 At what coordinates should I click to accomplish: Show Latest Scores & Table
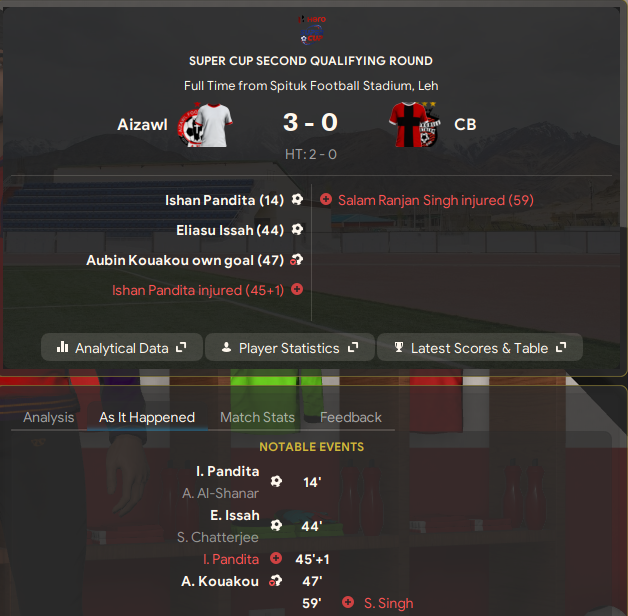(x=479, y=348)
